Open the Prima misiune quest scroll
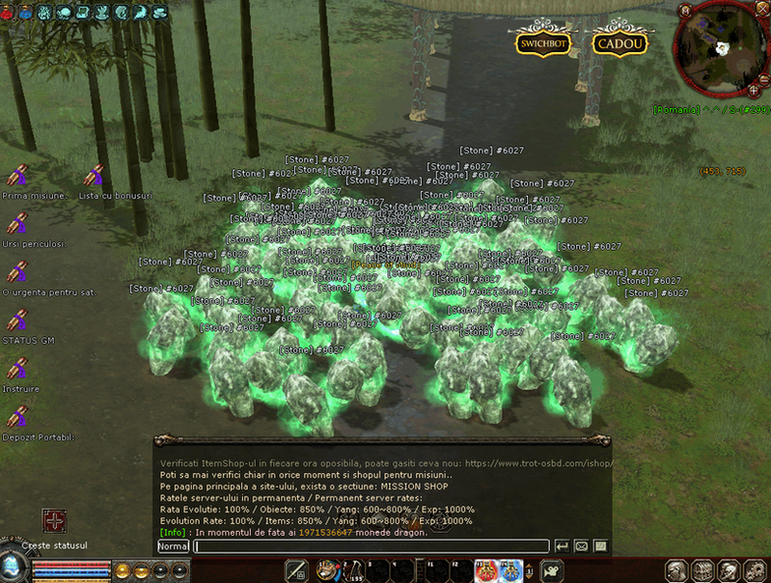 (x=17, y=176)
